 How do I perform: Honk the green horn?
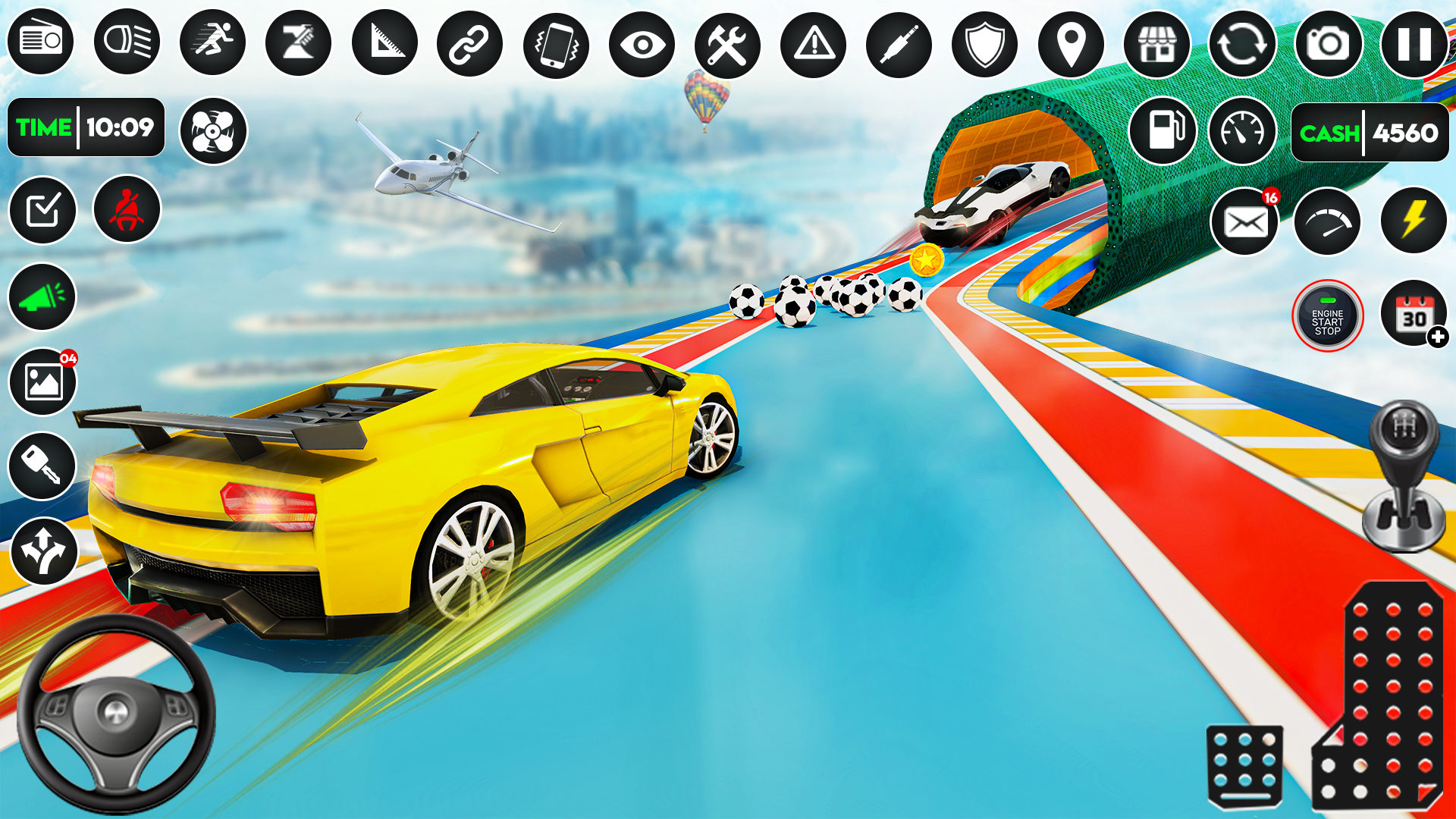pyautogui.click(x=42, y=297)
